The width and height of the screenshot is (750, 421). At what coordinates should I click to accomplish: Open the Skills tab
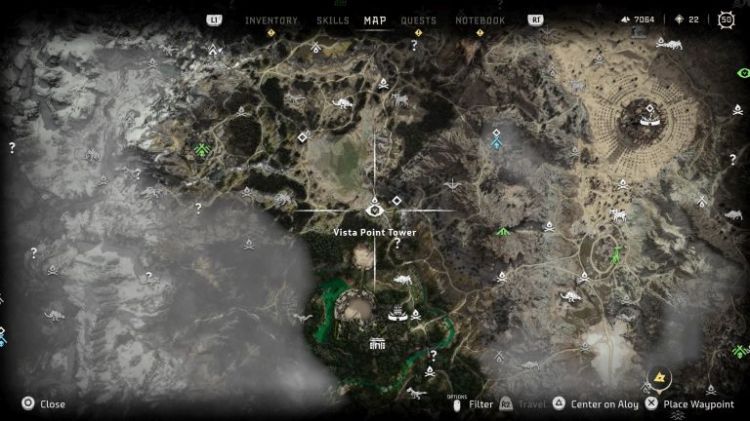[x=332, y=20]
